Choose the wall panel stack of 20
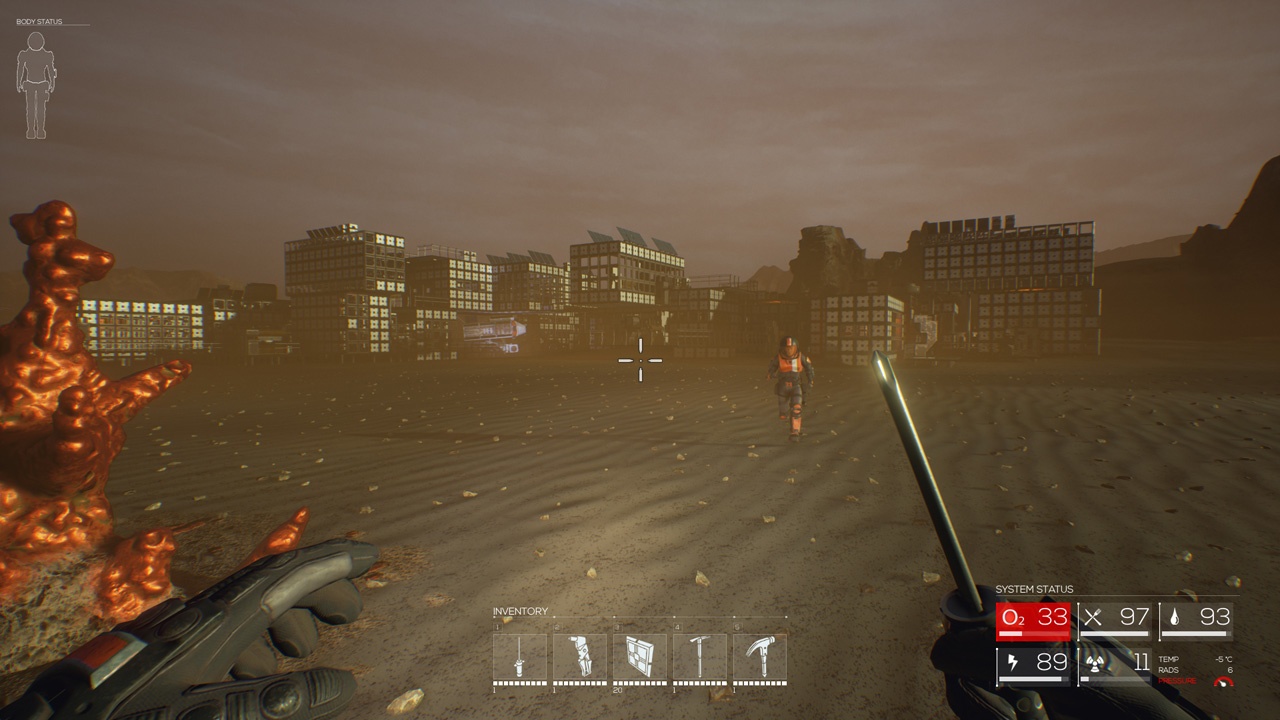1280x720 pixels. coord(640,657)
